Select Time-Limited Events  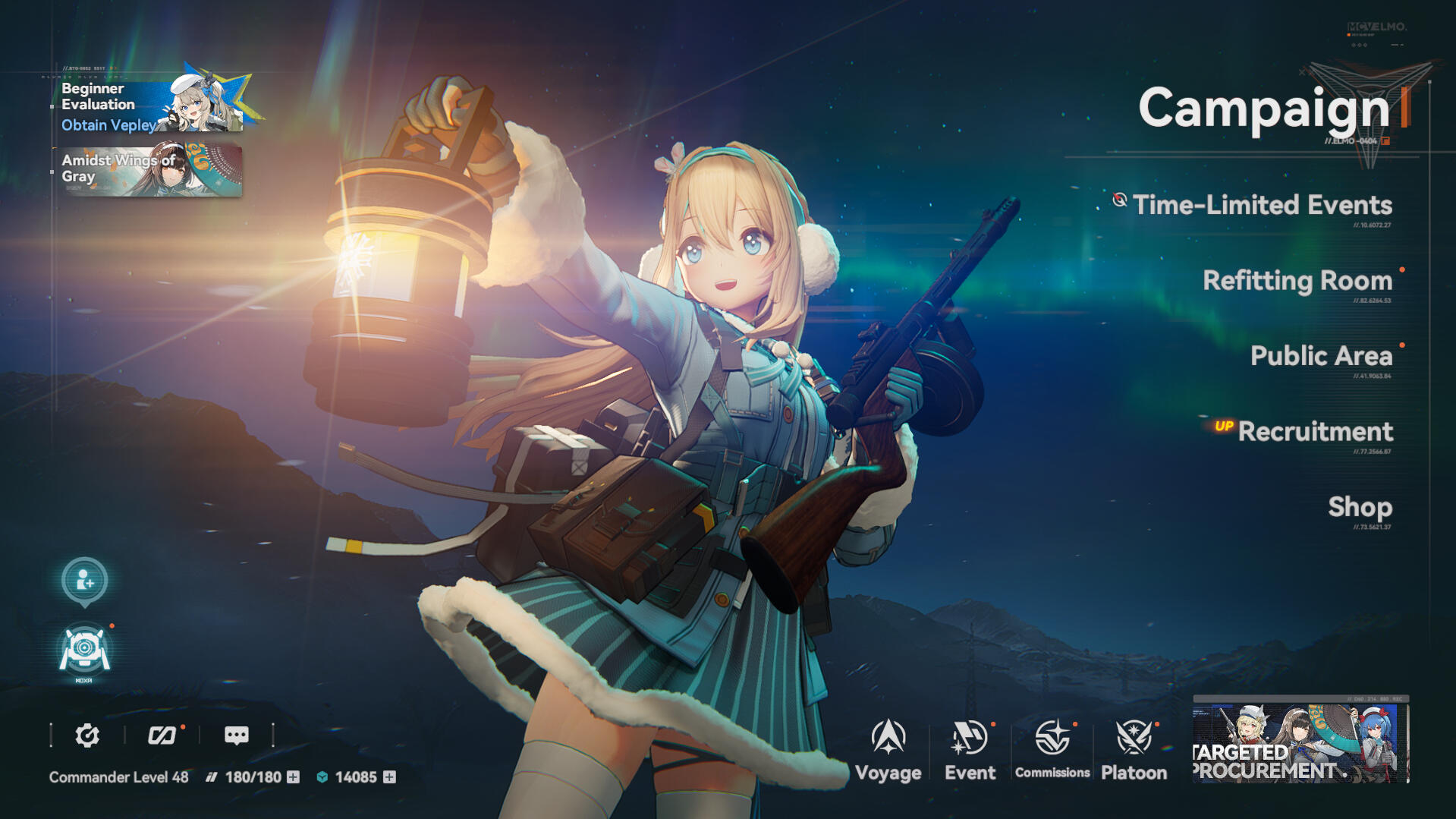coord(1262,205)
